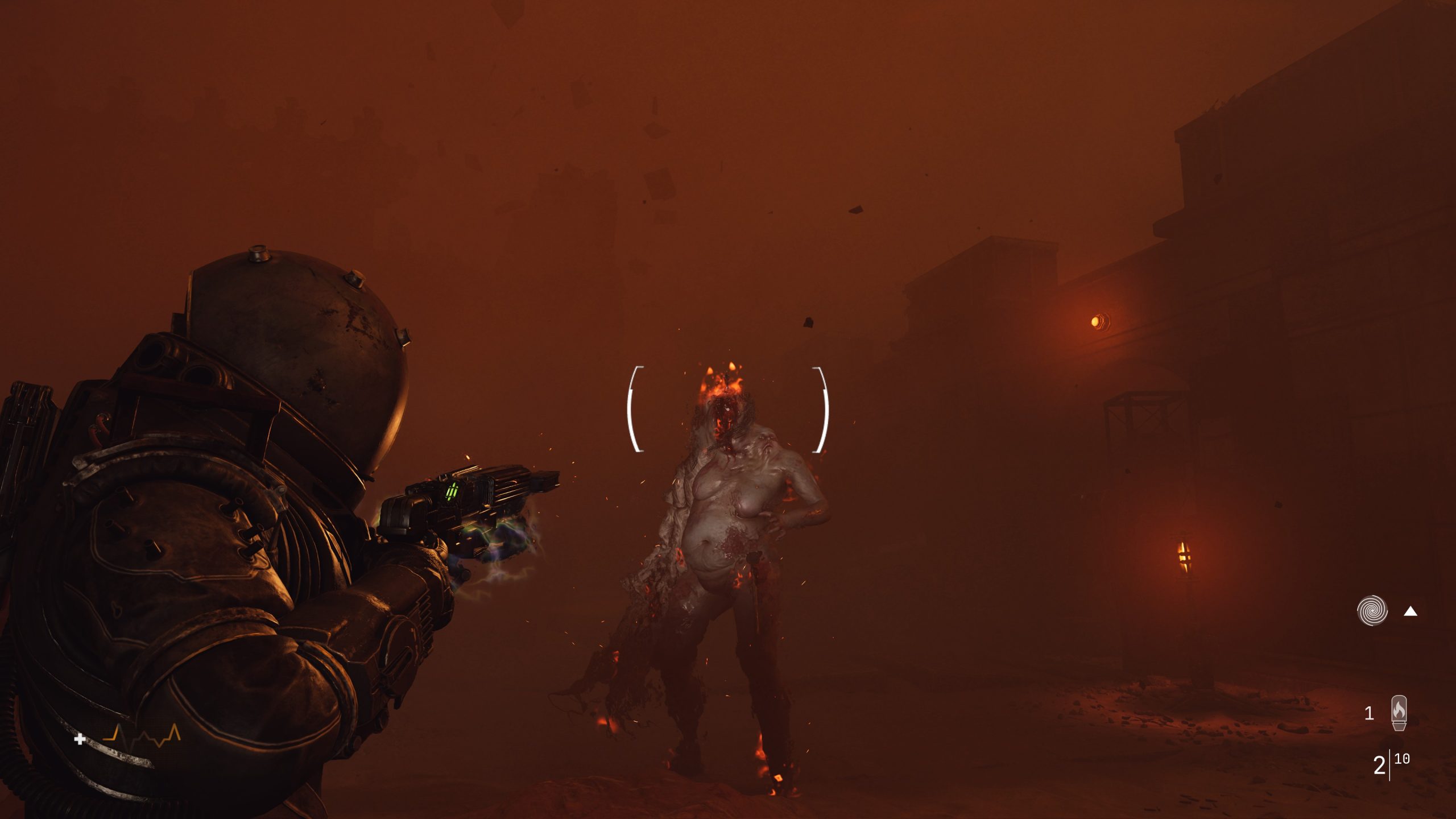Image resolution: width=1456 pixels, height=819 pixels.
Task: Click the loaded ammo number 2
Action: coord(1380,765)
